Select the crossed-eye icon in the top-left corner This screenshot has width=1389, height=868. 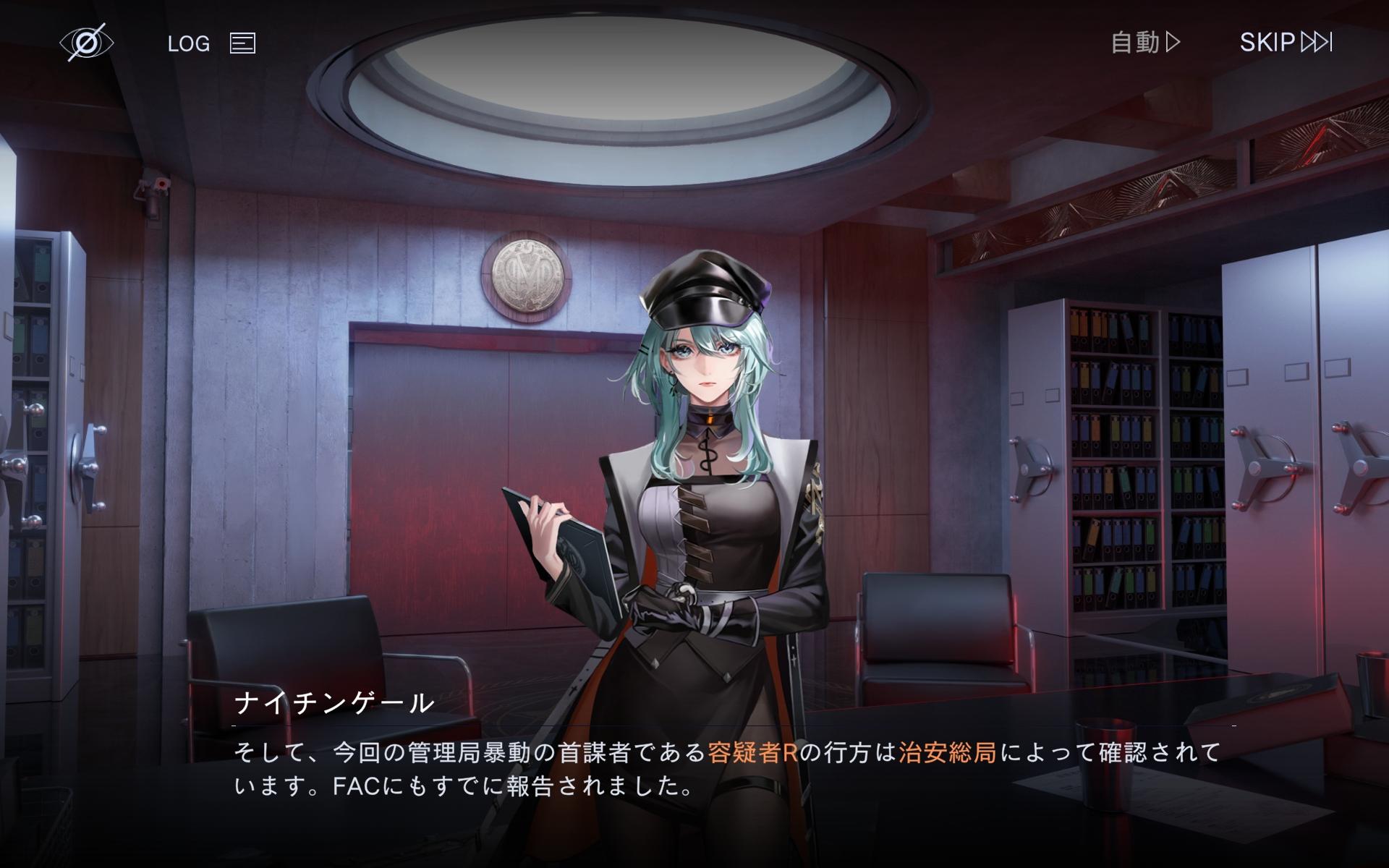[87, 43]
